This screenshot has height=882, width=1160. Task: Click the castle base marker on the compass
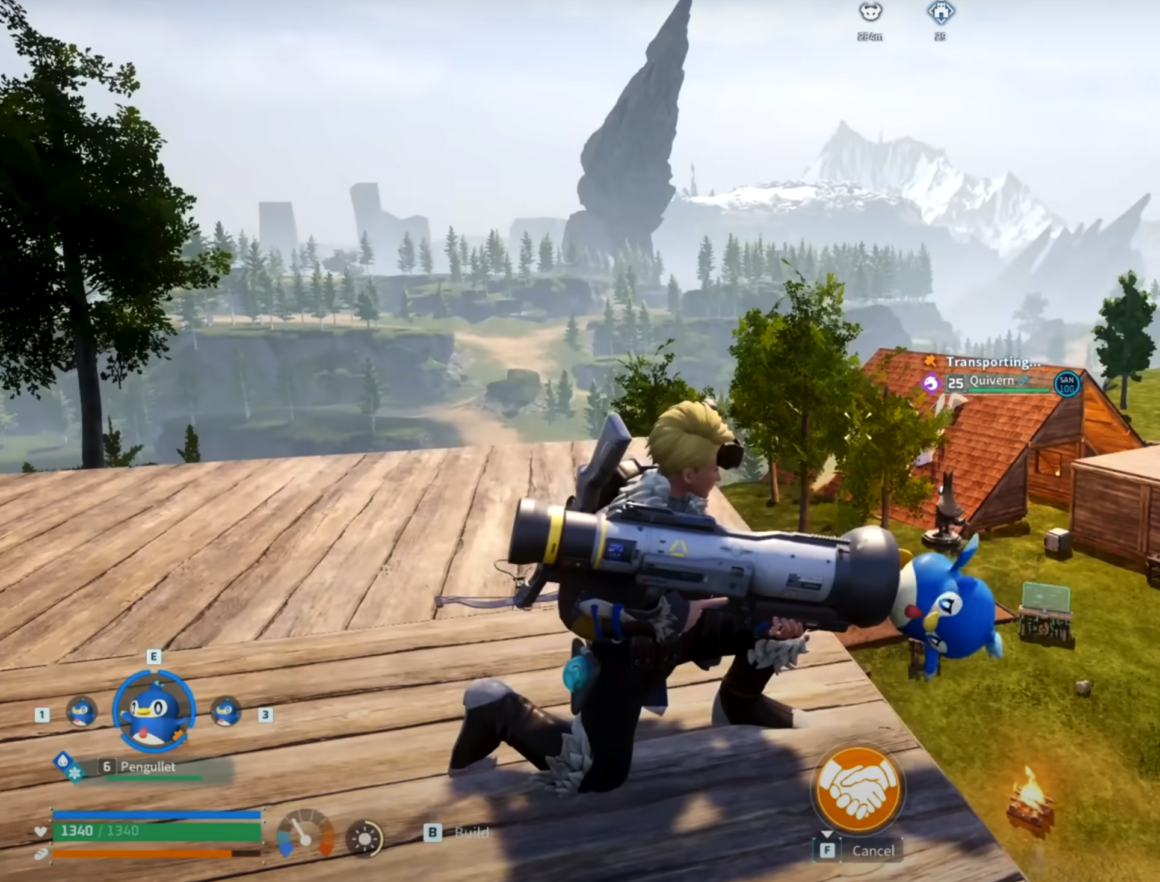(940, 12)
